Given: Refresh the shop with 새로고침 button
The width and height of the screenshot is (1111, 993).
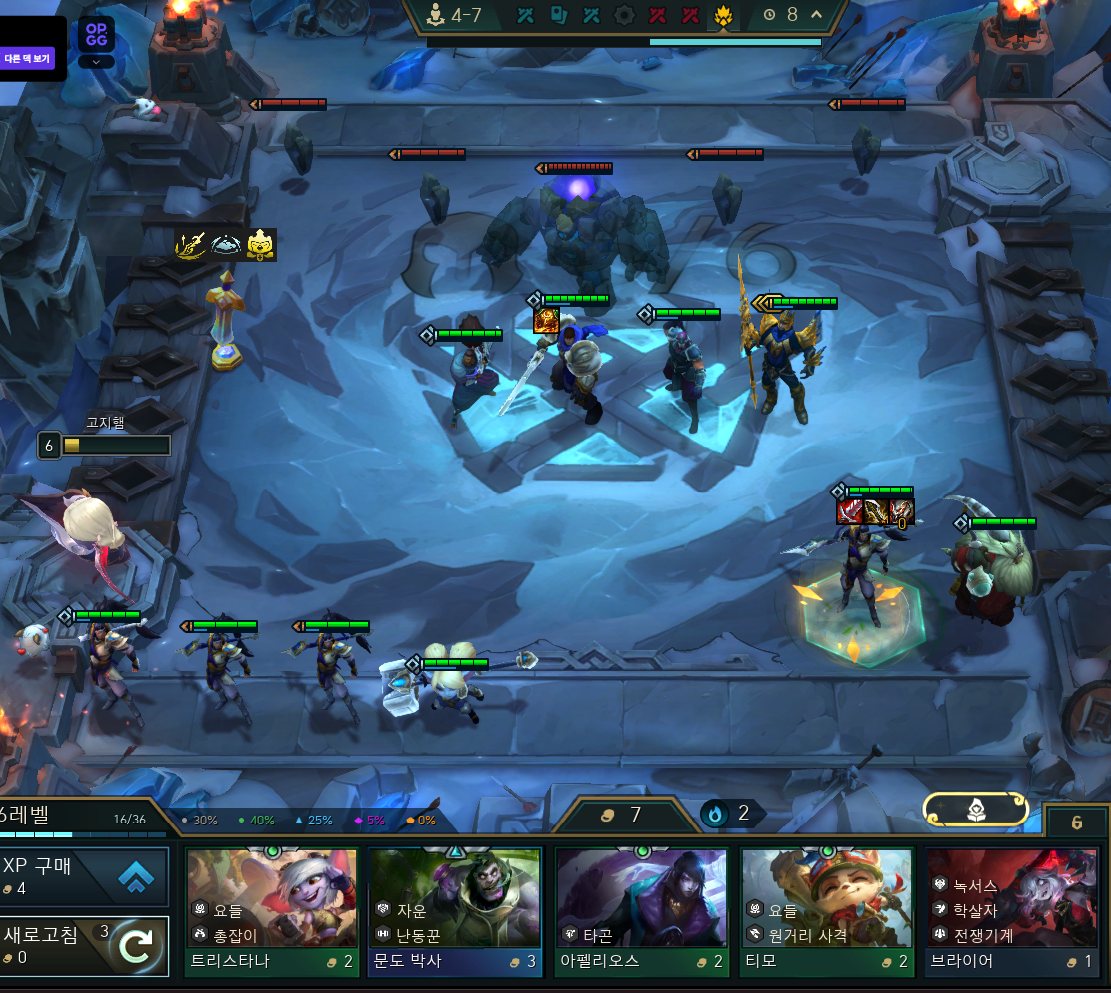Looking at the screenshot, I should point(84,946).
